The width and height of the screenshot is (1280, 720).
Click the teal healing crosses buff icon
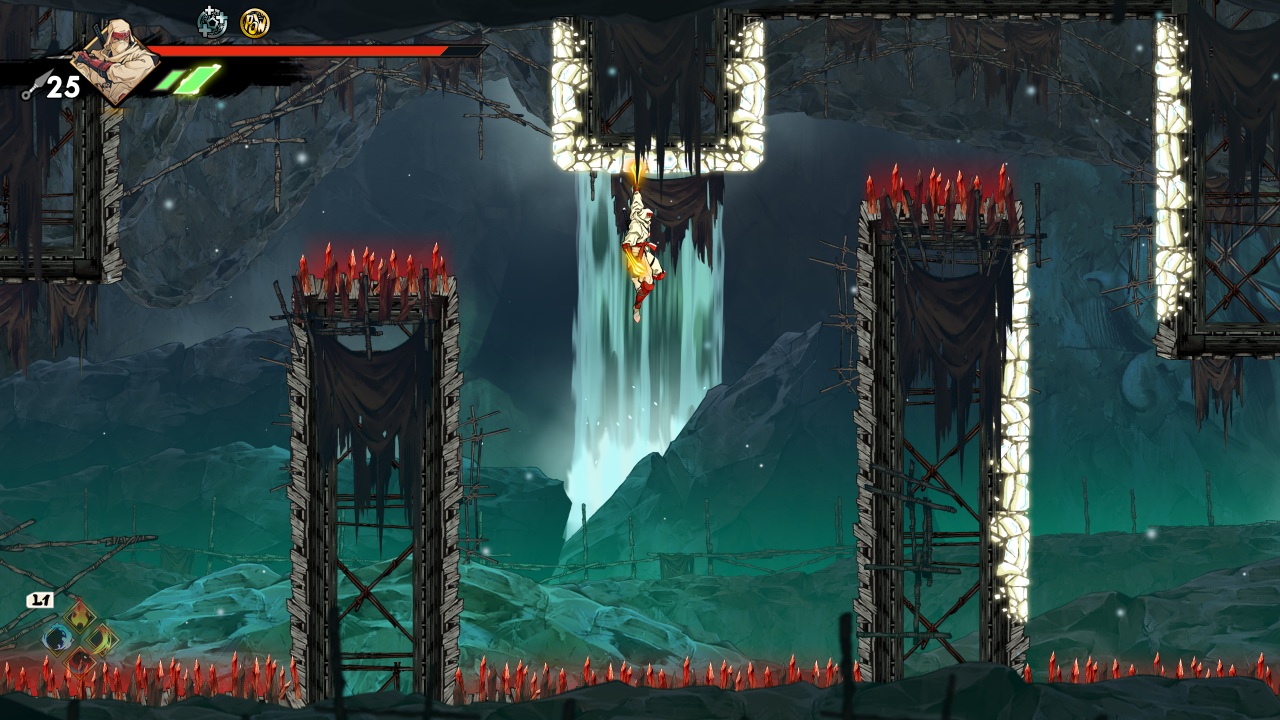[x=212, y=22]
